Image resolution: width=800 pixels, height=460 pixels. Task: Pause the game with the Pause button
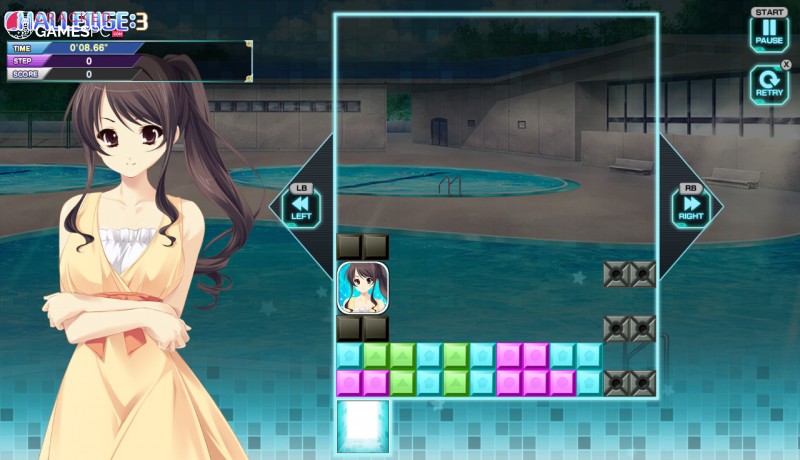[x=769, y=32]
